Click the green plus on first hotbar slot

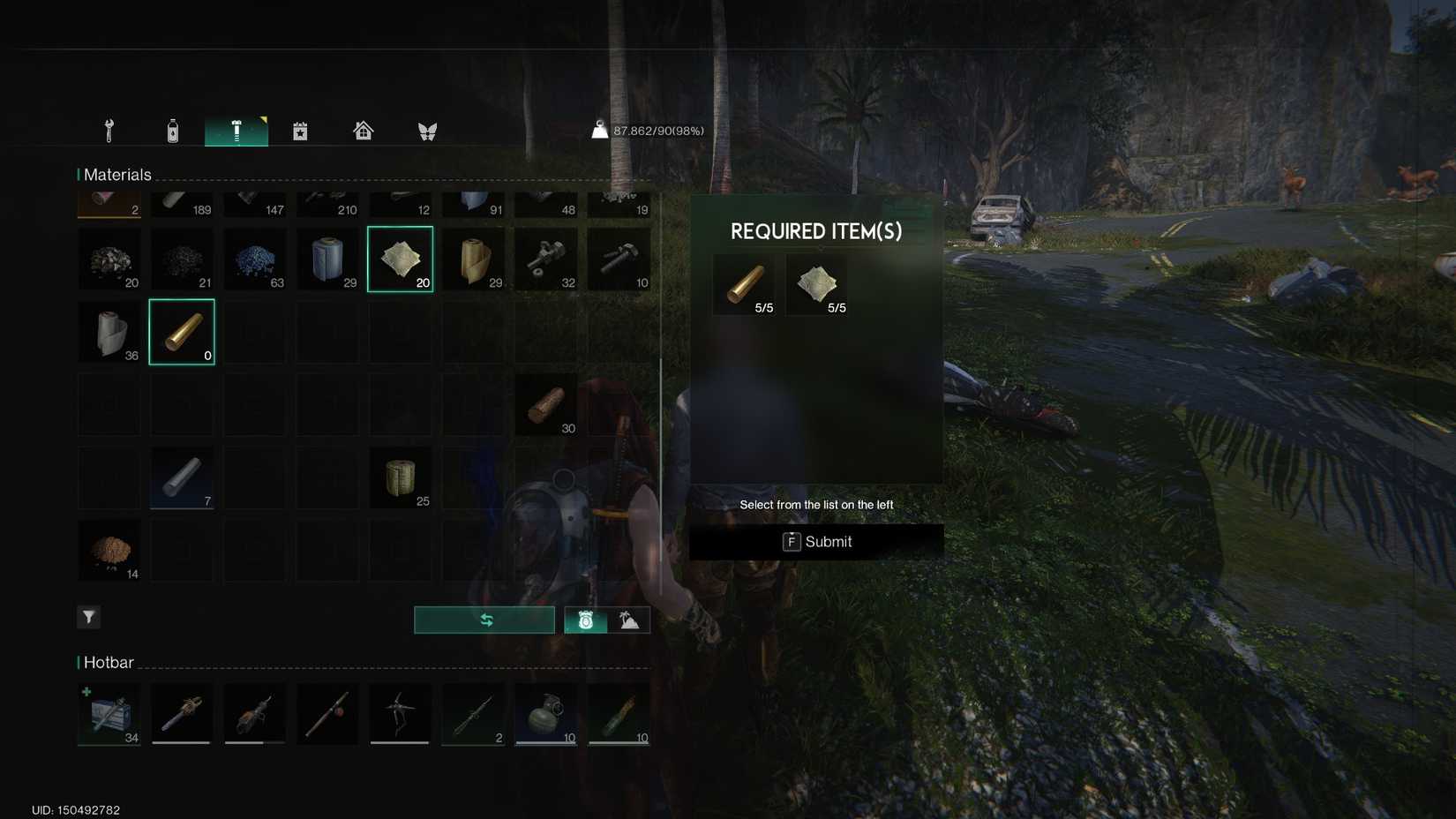coord(87,692)
